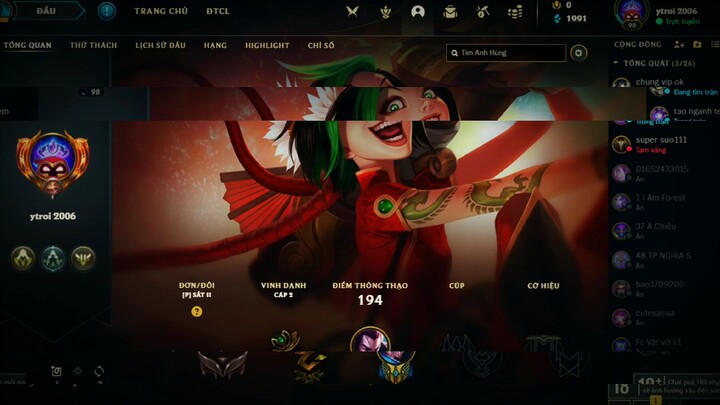Open the profile icon in top navigation
The width and height of the screenshot is (720, 405).
(418, 12)
